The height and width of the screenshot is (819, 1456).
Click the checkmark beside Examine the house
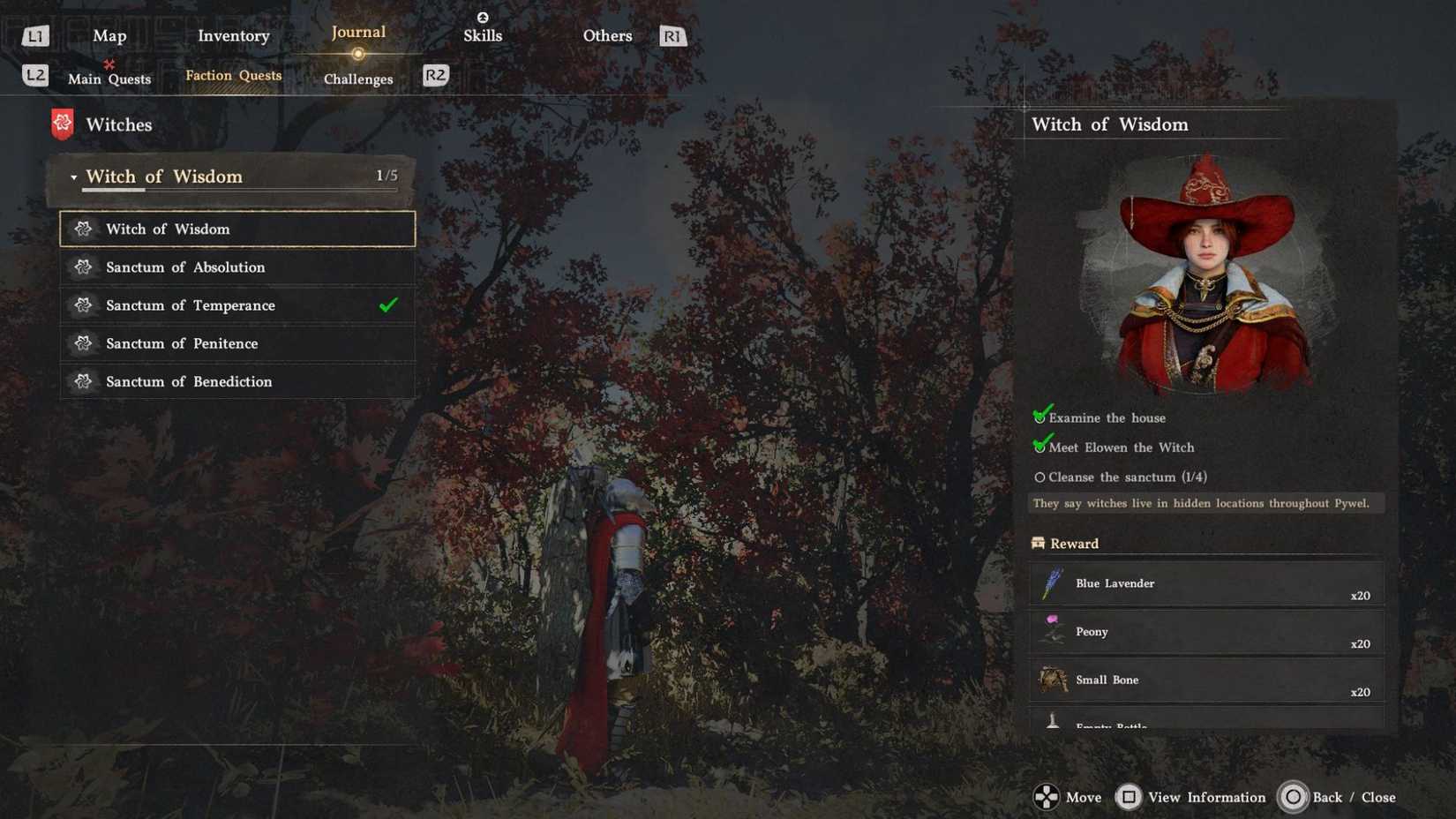[x=1039, y=415]
